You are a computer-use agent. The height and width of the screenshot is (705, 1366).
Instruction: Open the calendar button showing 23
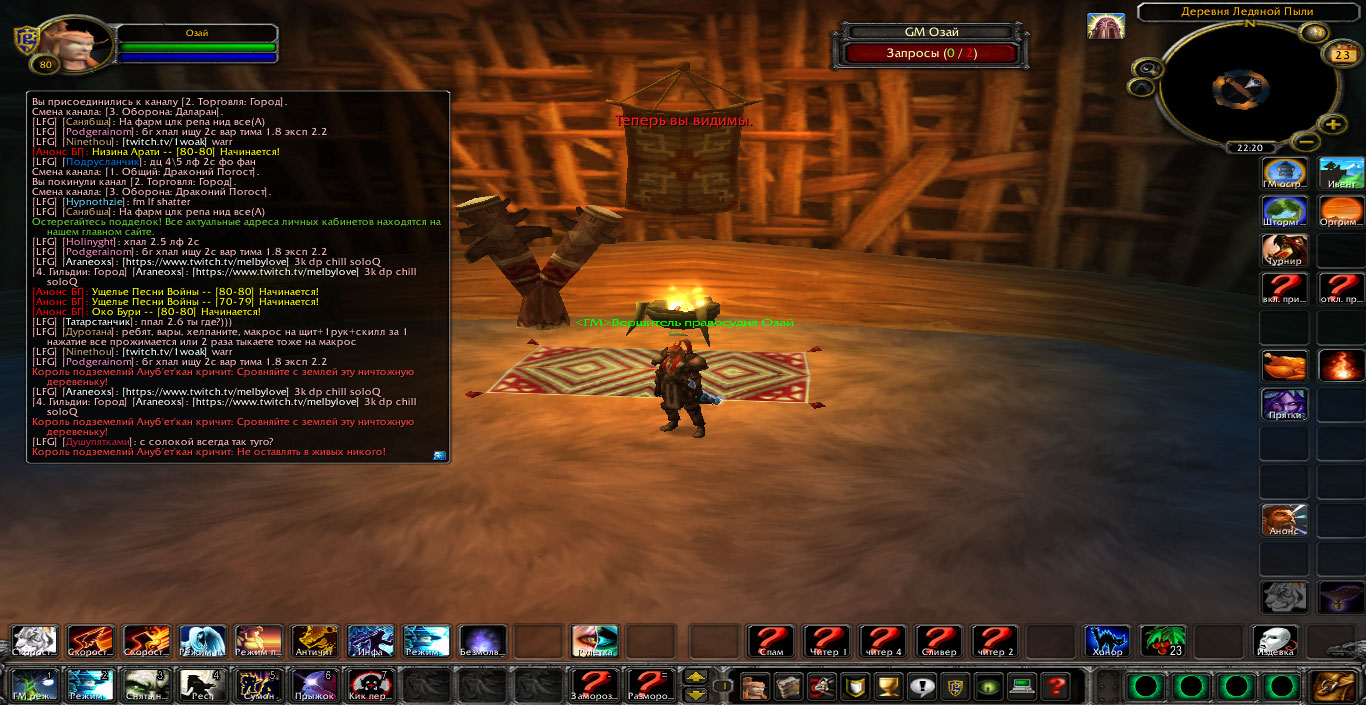1339,55
